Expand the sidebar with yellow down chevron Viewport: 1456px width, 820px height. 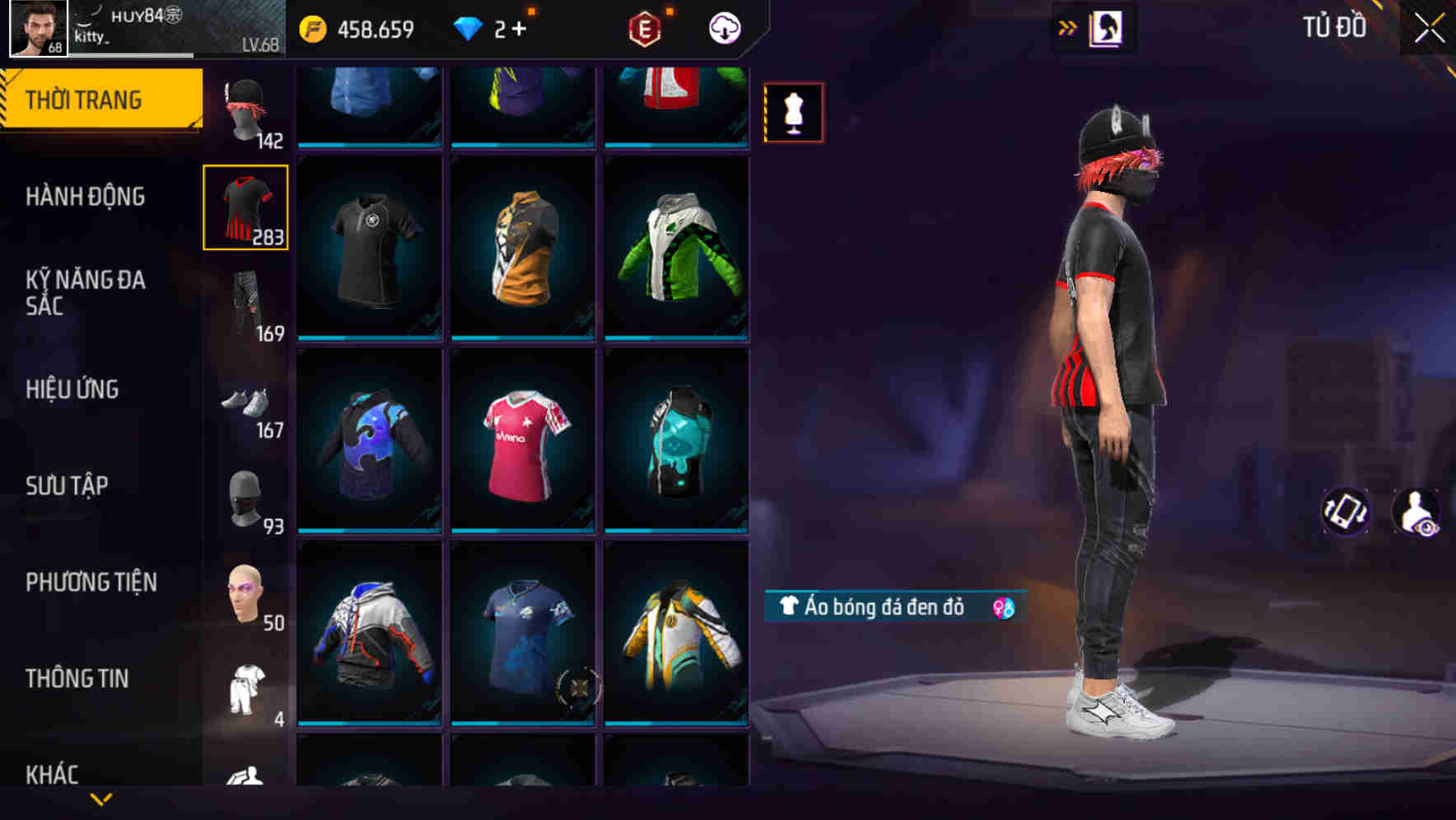pos(100,799)
